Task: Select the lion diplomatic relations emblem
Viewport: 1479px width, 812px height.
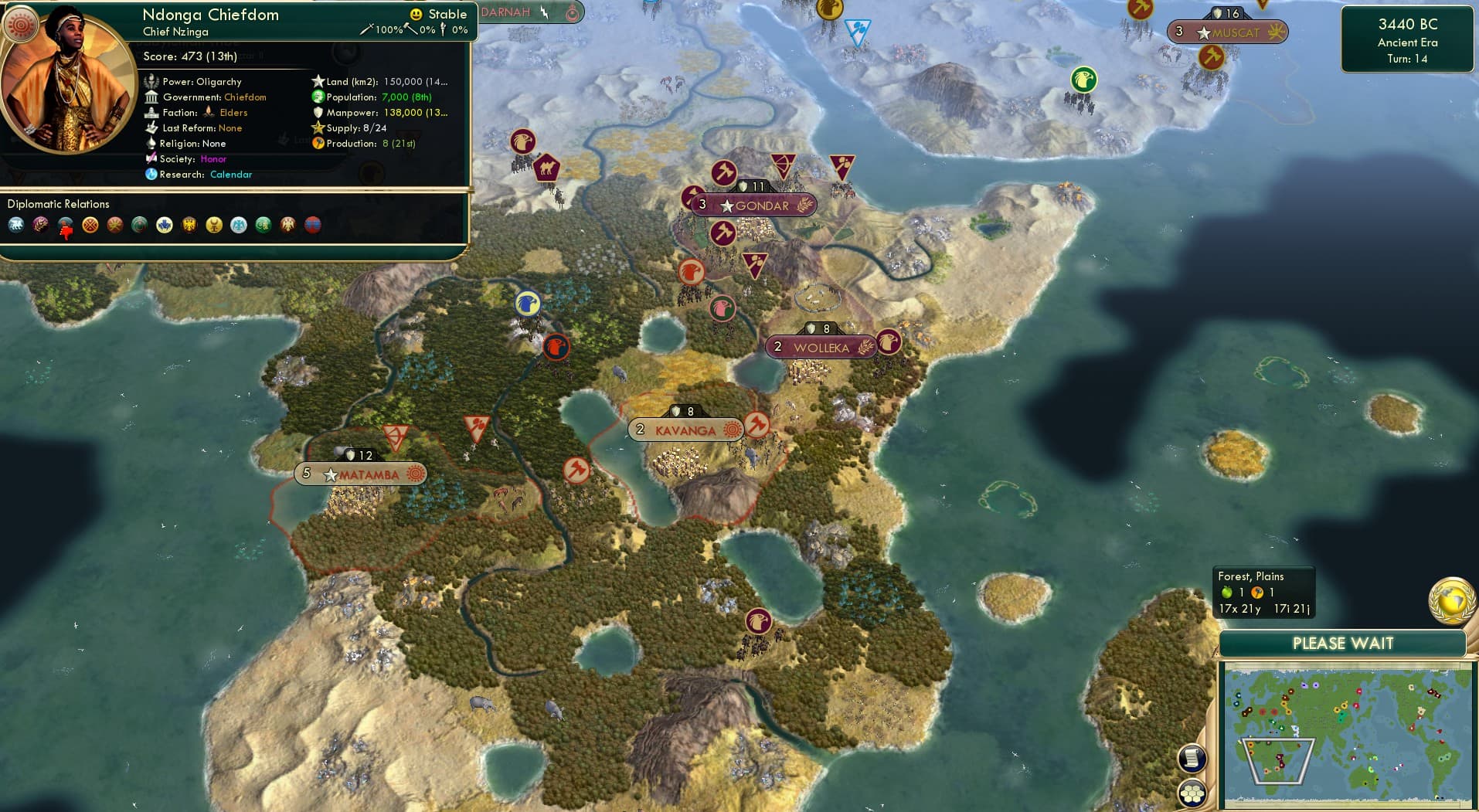Action: (x=15, y=226)
